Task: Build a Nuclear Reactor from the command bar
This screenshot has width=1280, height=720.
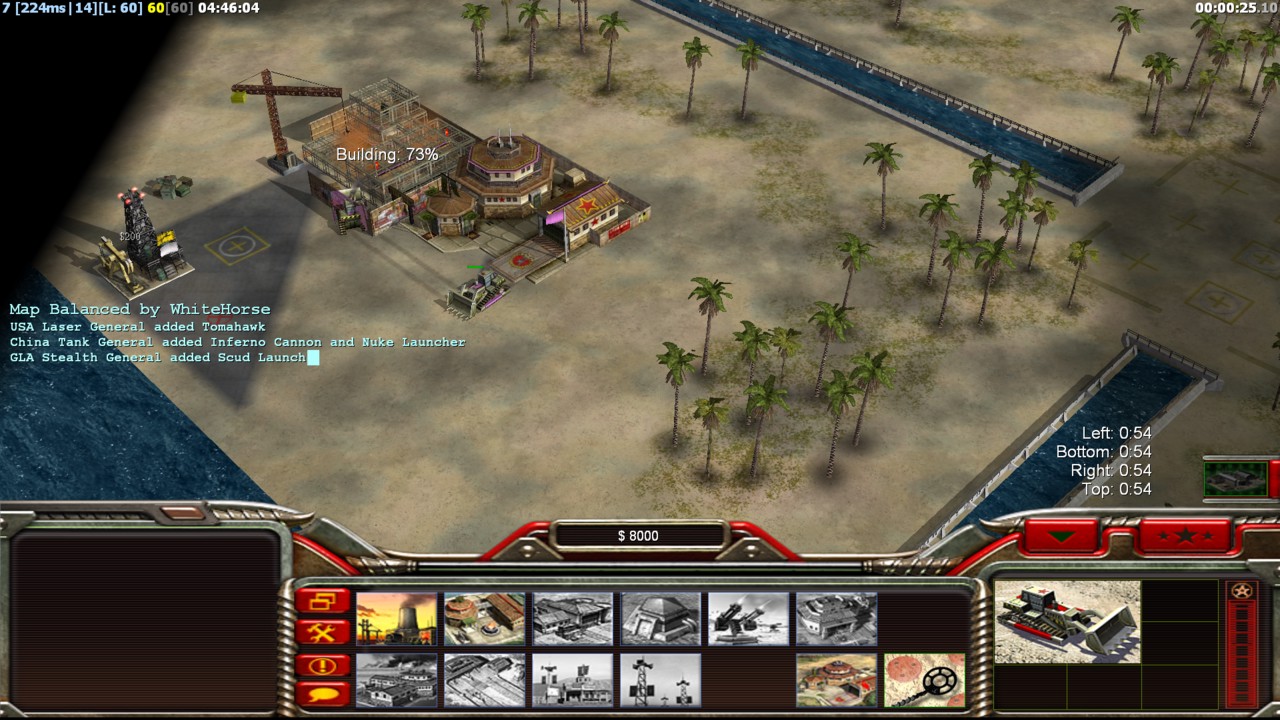Action: click(x=396, y=618)
